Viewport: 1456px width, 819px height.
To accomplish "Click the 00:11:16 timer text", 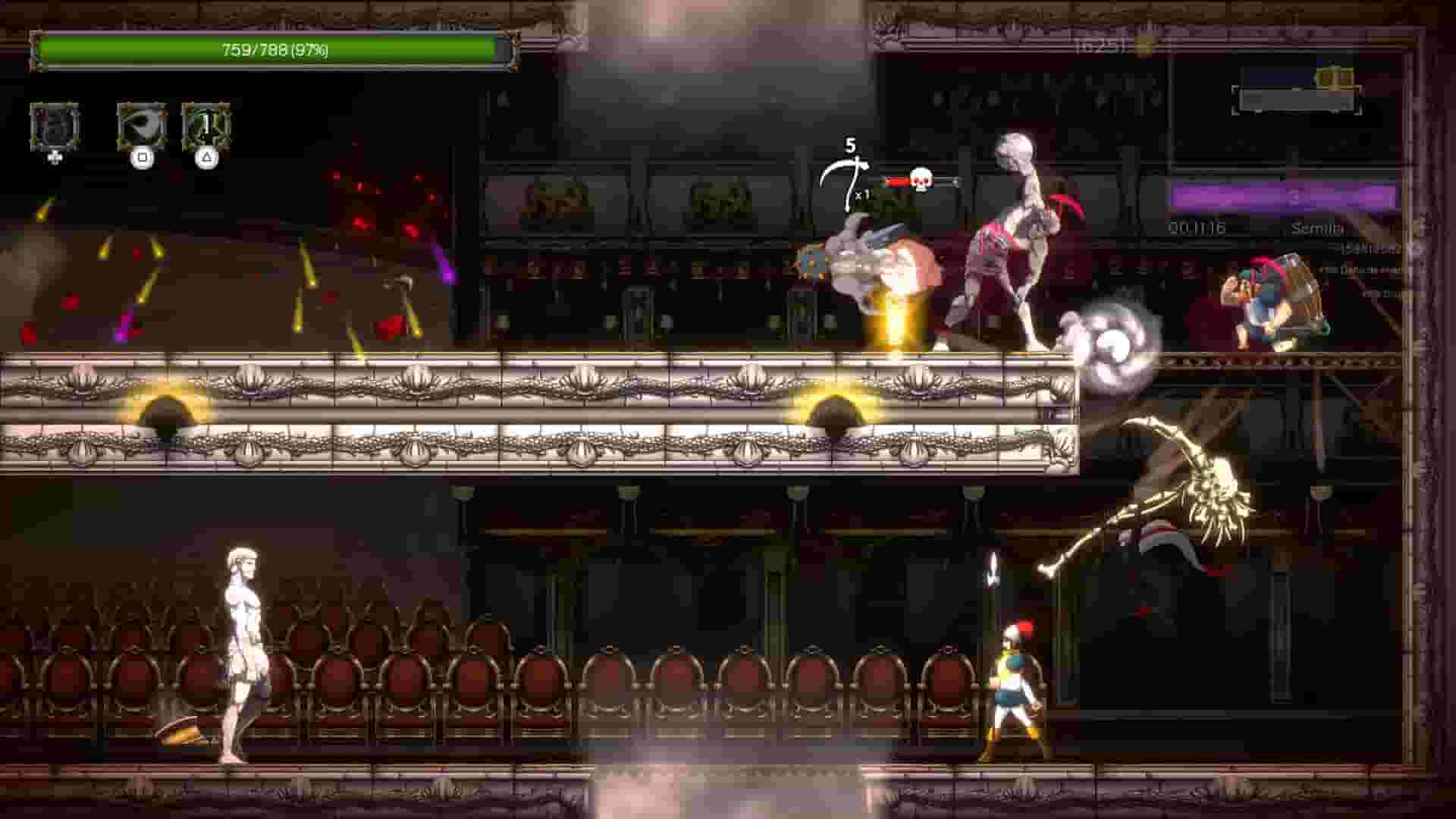I will click(1199, 227).
